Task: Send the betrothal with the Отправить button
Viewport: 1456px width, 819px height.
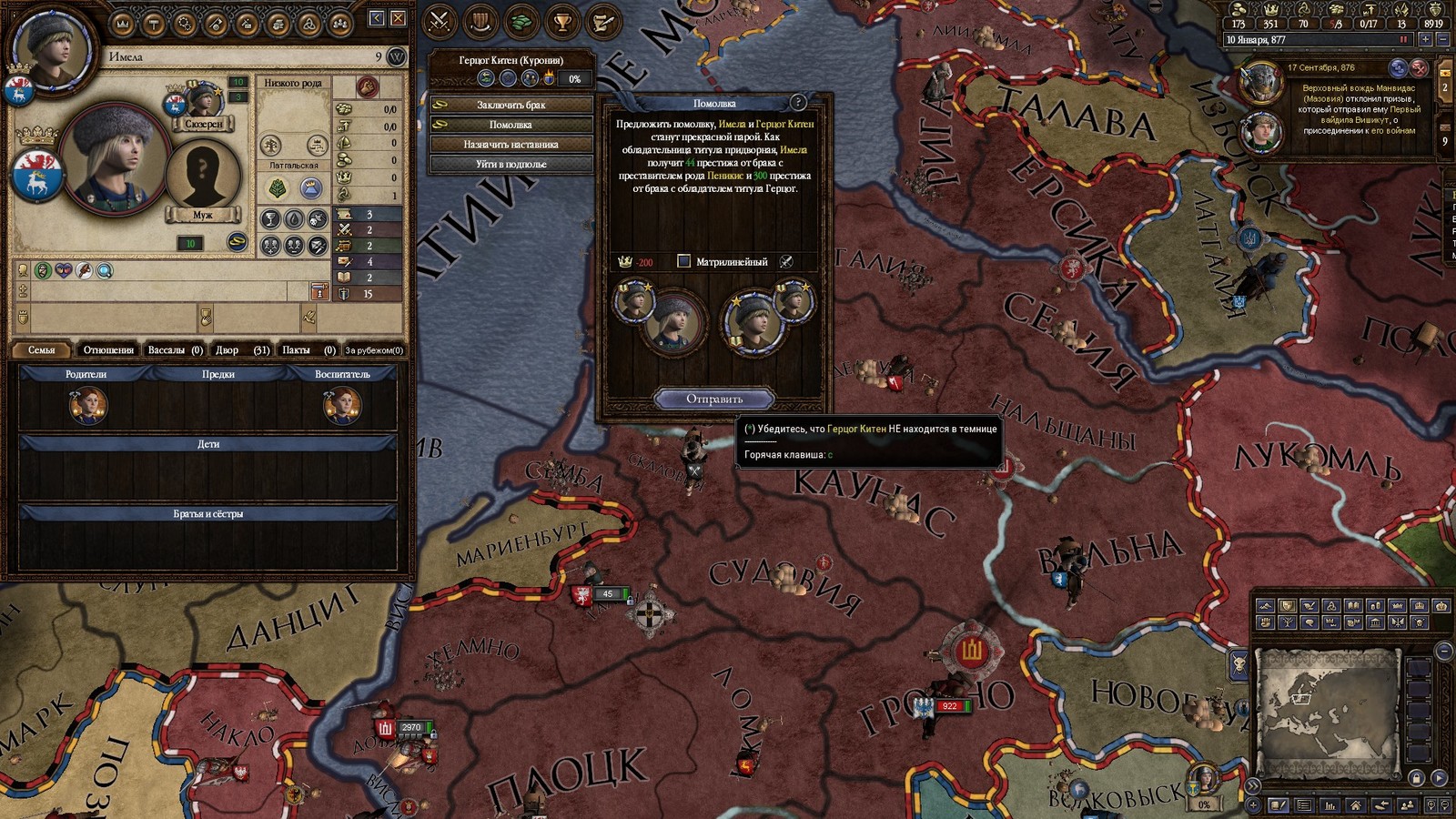Action: pyautogui.click(x=714, y=399)
